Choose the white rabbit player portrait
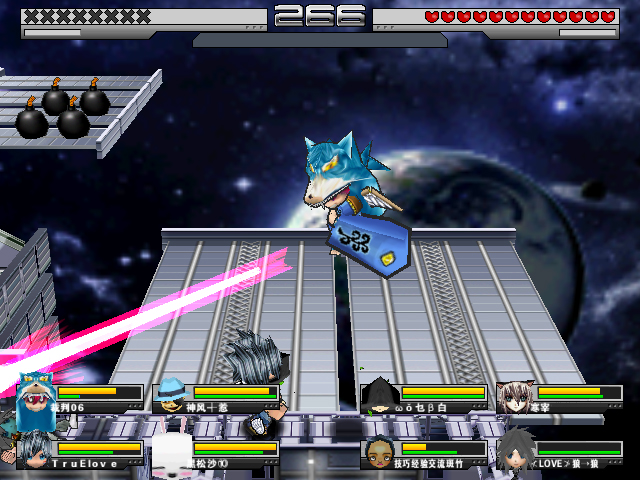 (170, 451)
